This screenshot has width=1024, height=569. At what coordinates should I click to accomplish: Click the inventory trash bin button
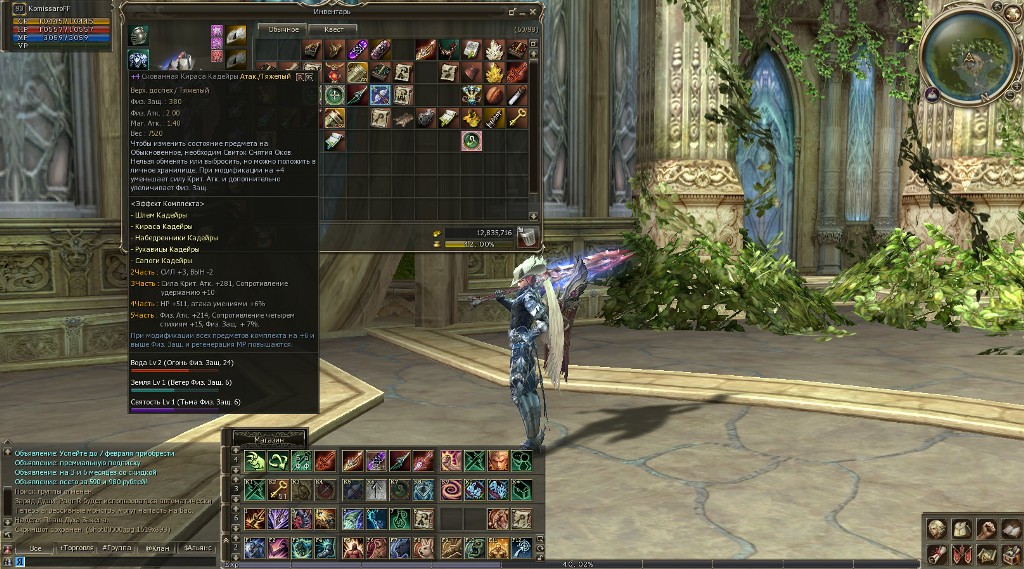tap(526, 236)
